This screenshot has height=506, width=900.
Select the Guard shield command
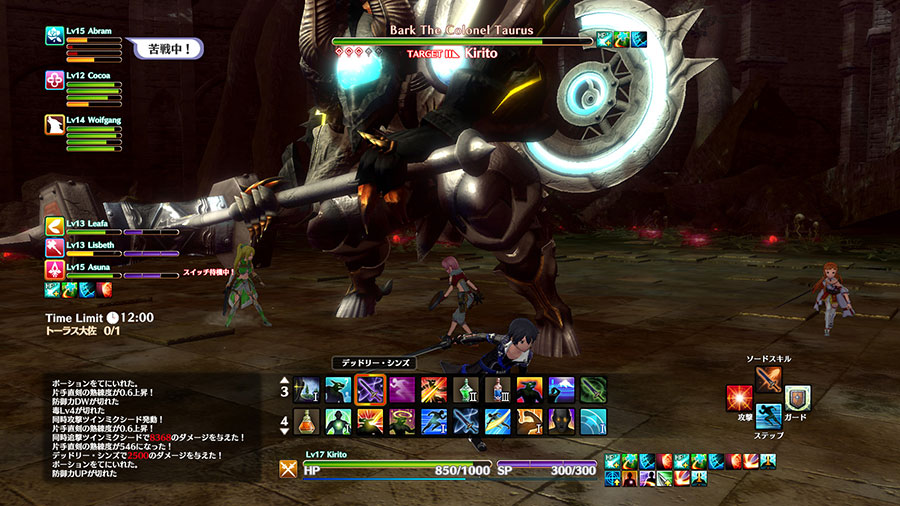coord(797,398)
